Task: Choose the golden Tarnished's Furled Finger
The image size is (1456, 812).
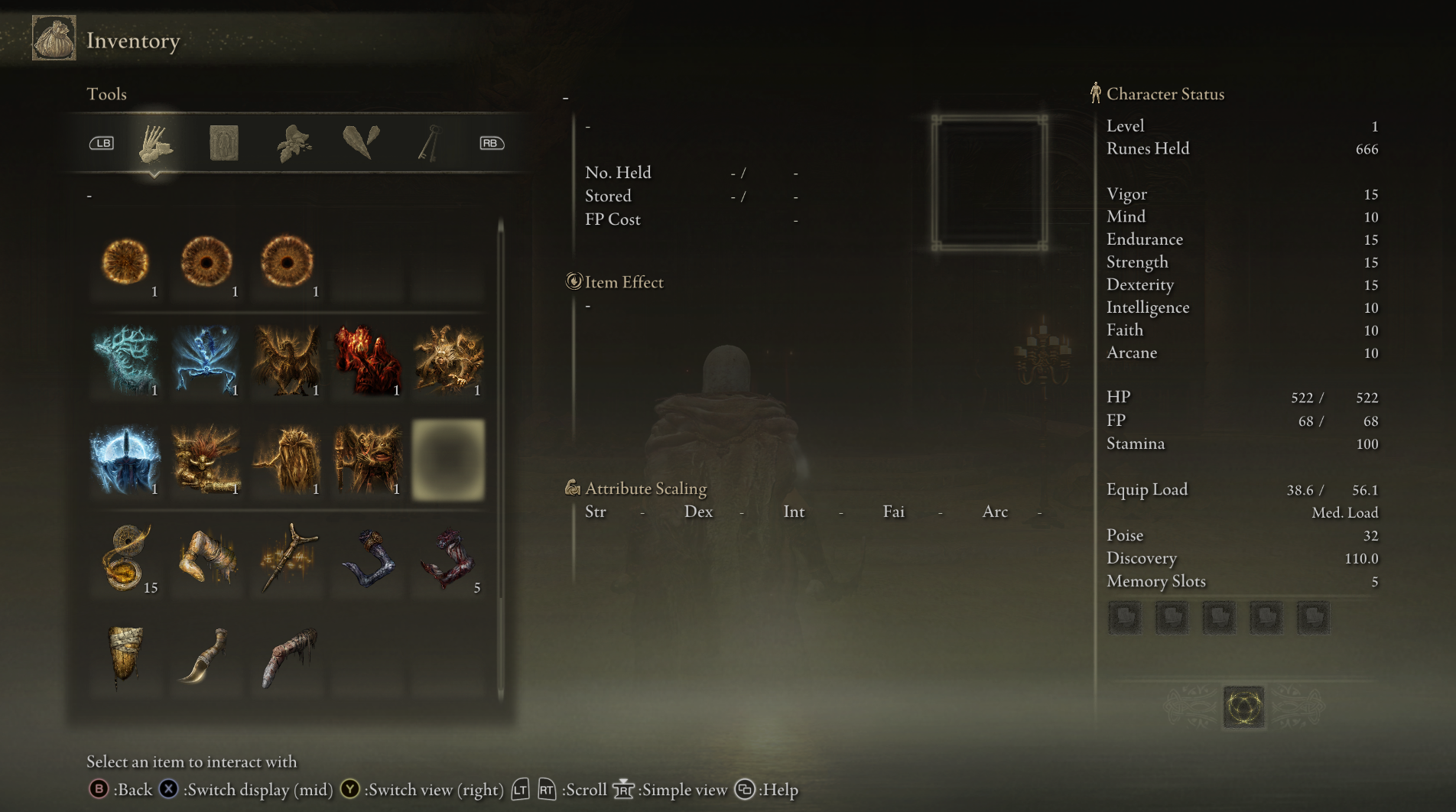Action: point(206,558)
